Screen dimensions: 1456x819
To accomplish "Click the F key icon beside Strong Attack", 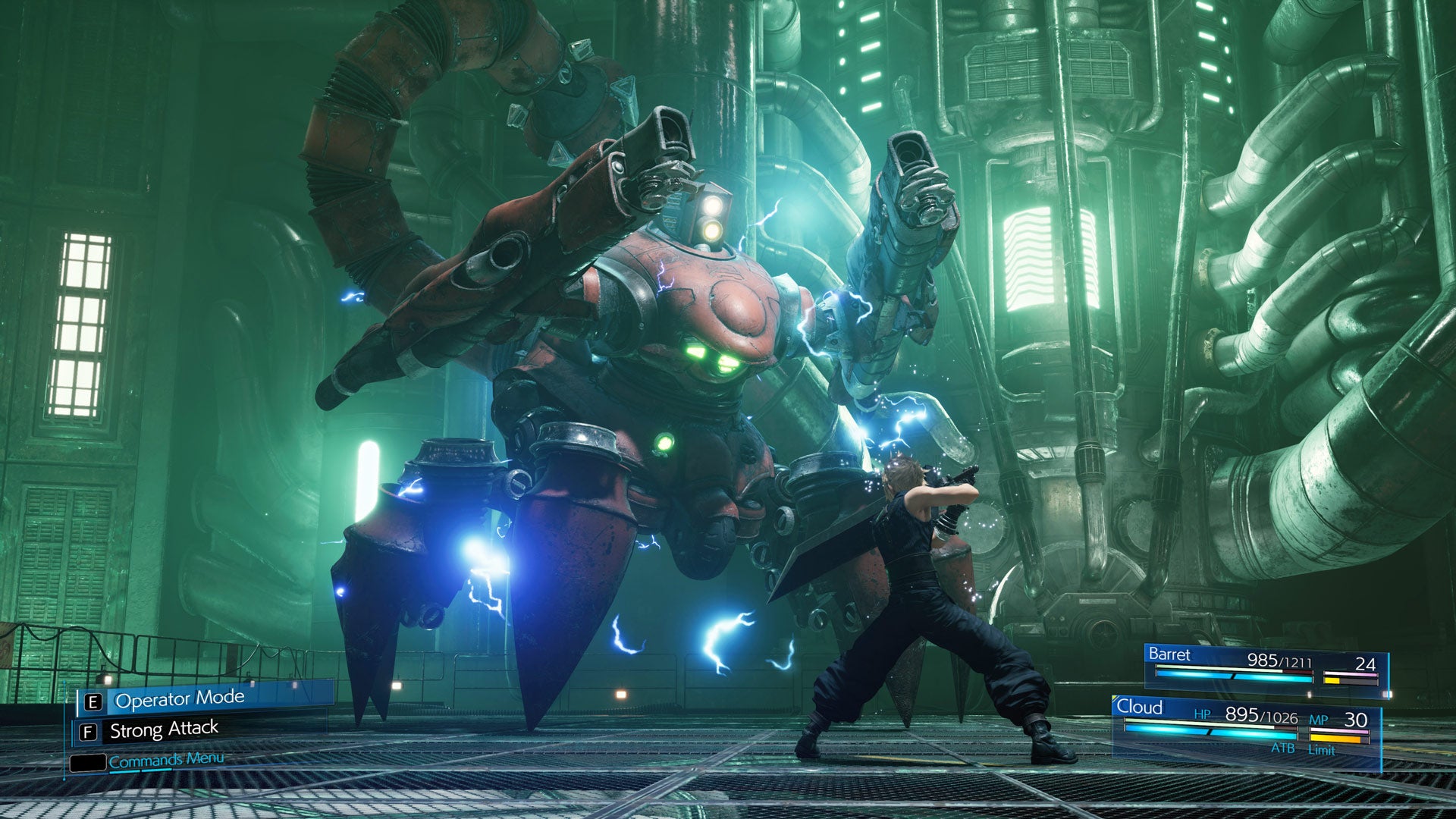I will coord(87,731).
